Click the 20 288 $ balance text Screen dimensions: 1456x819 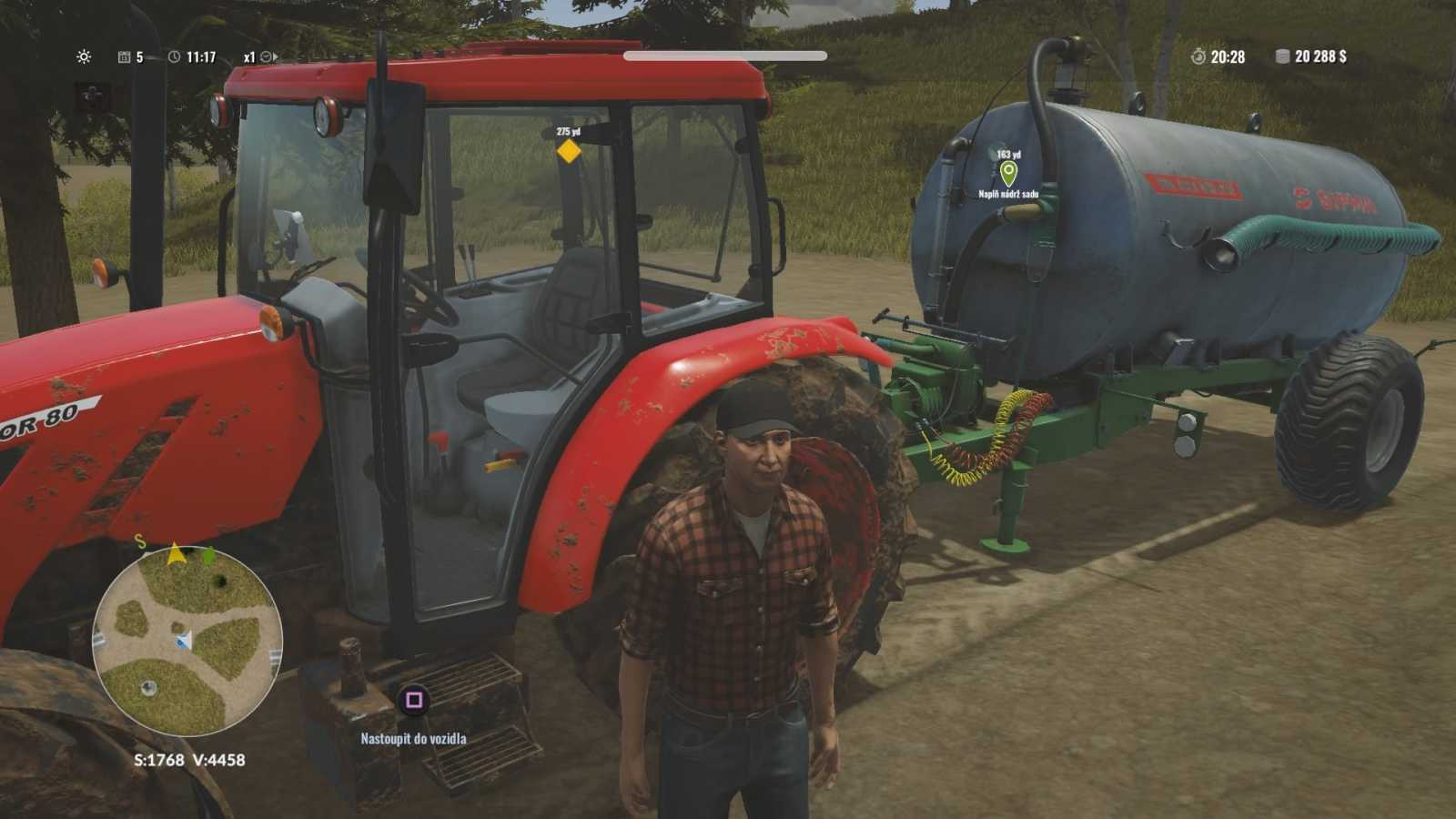(1319, 56)
